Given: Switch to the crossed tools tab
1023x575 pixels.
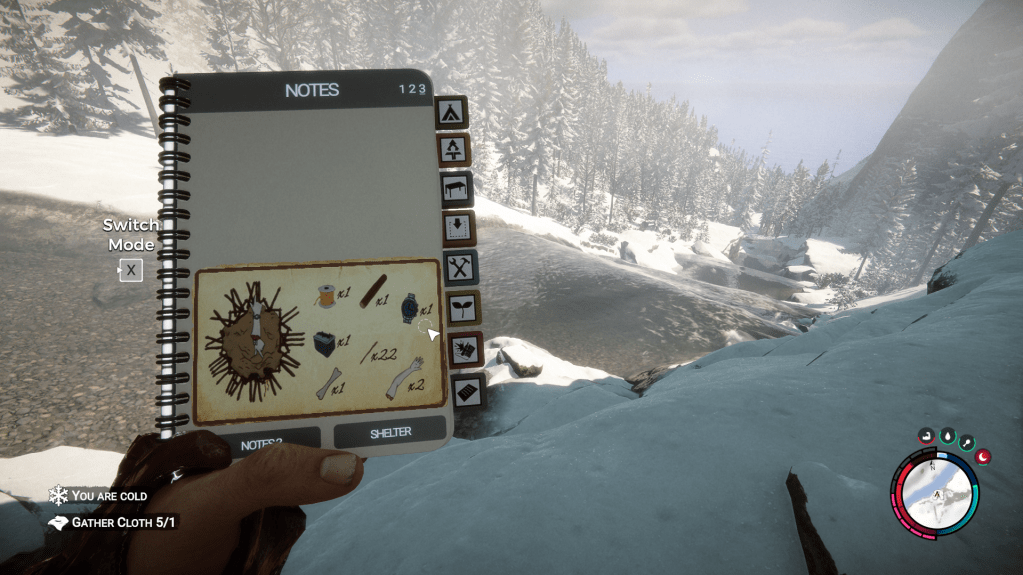Looking at the screenshot, I should click(x=460, y=268).
